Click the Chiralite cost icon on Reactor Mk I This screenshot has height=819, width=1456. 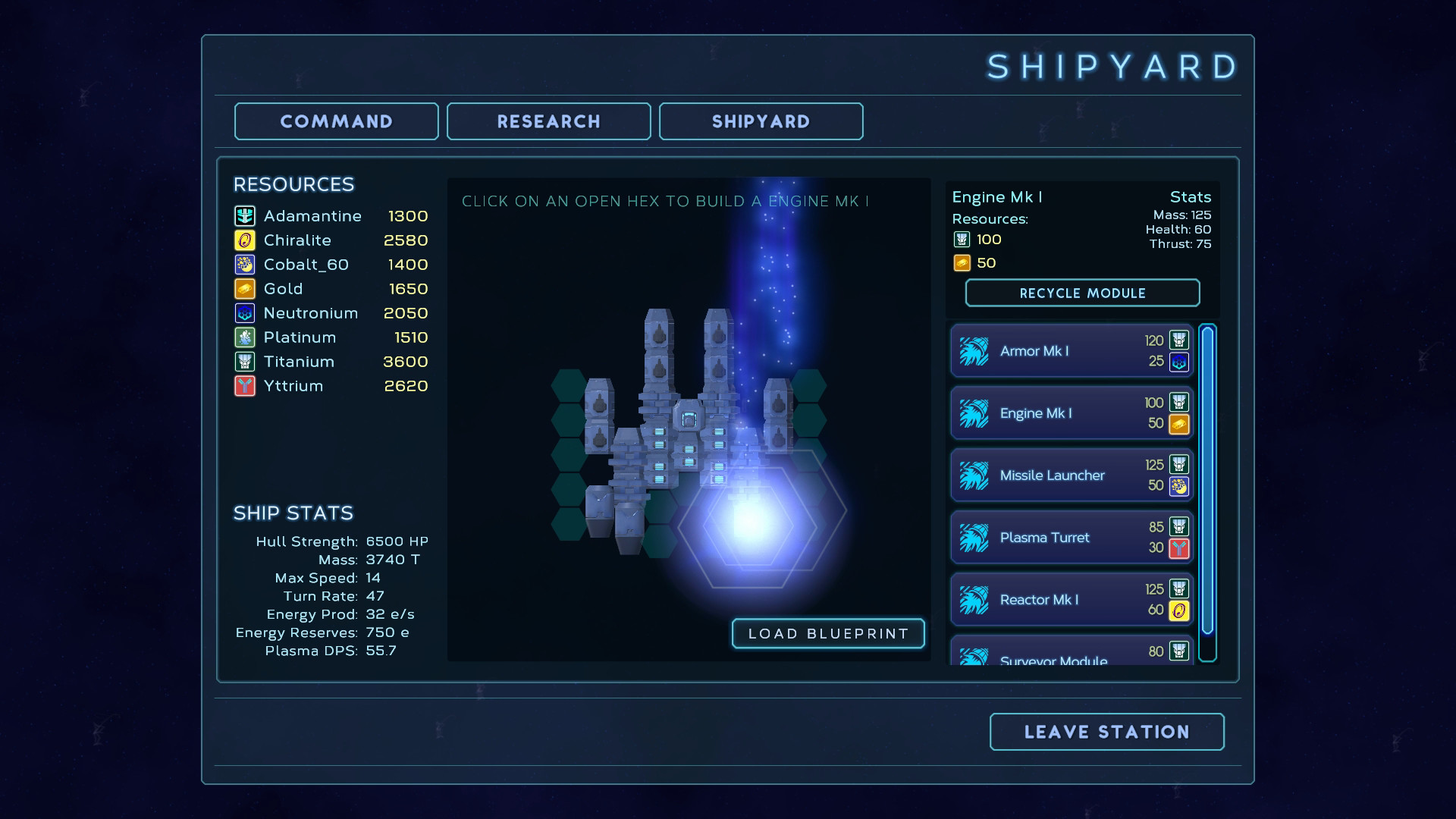tap(1178, 611)
